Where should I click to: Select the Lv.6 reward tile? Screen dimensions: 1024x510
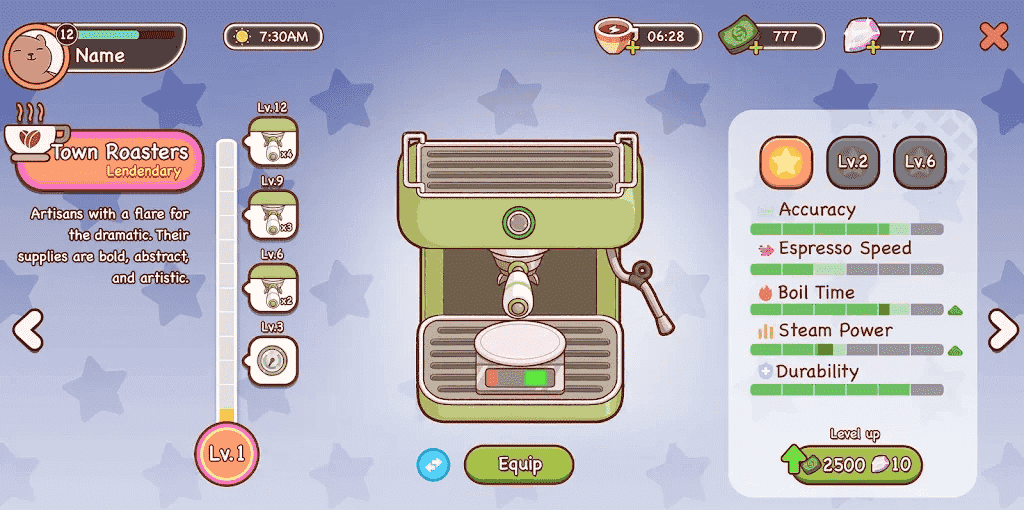(x=272, y=288)
